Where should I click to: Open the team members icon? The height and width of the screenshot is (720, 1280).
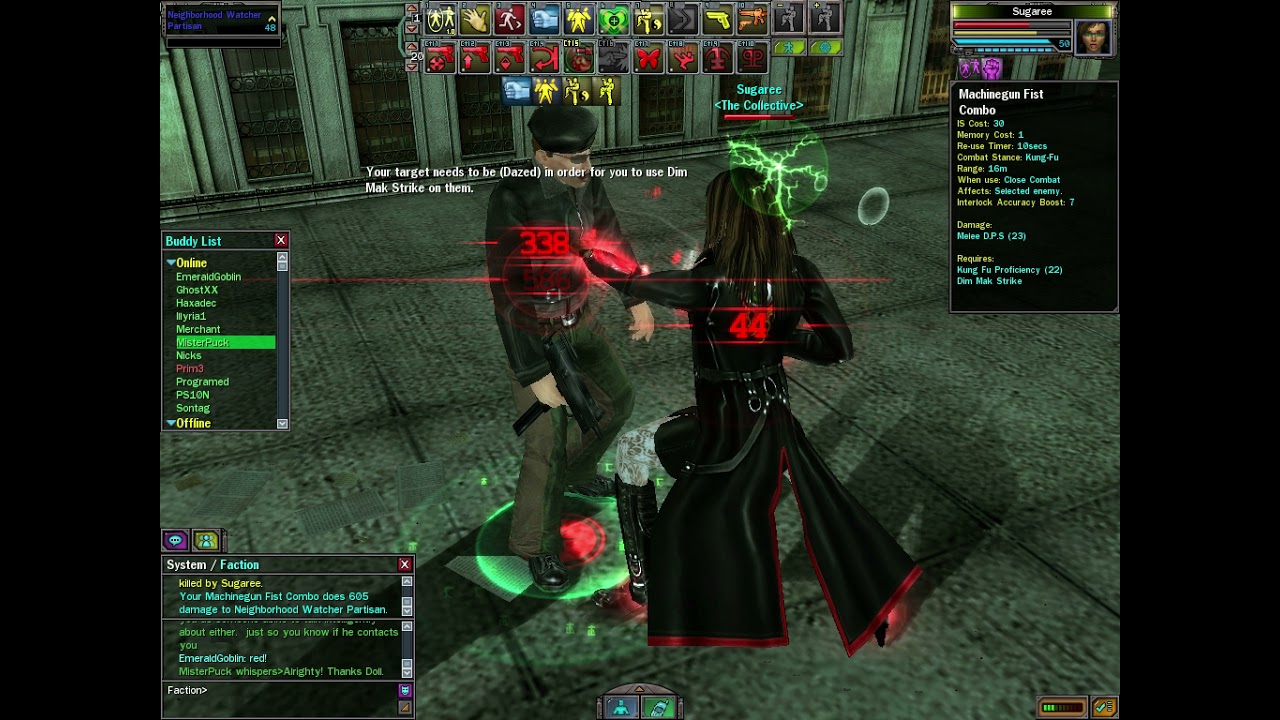(206, 541)
